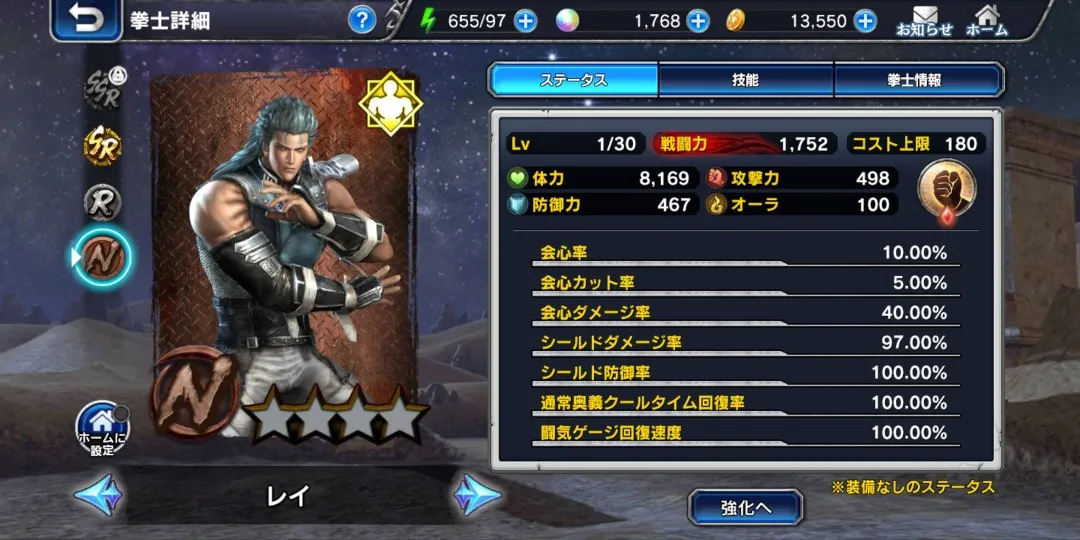Switch to the 技能 skills tab
The width and height of the screenshot is (1080, 540).
pyautogui.click(x=745, y=80)
